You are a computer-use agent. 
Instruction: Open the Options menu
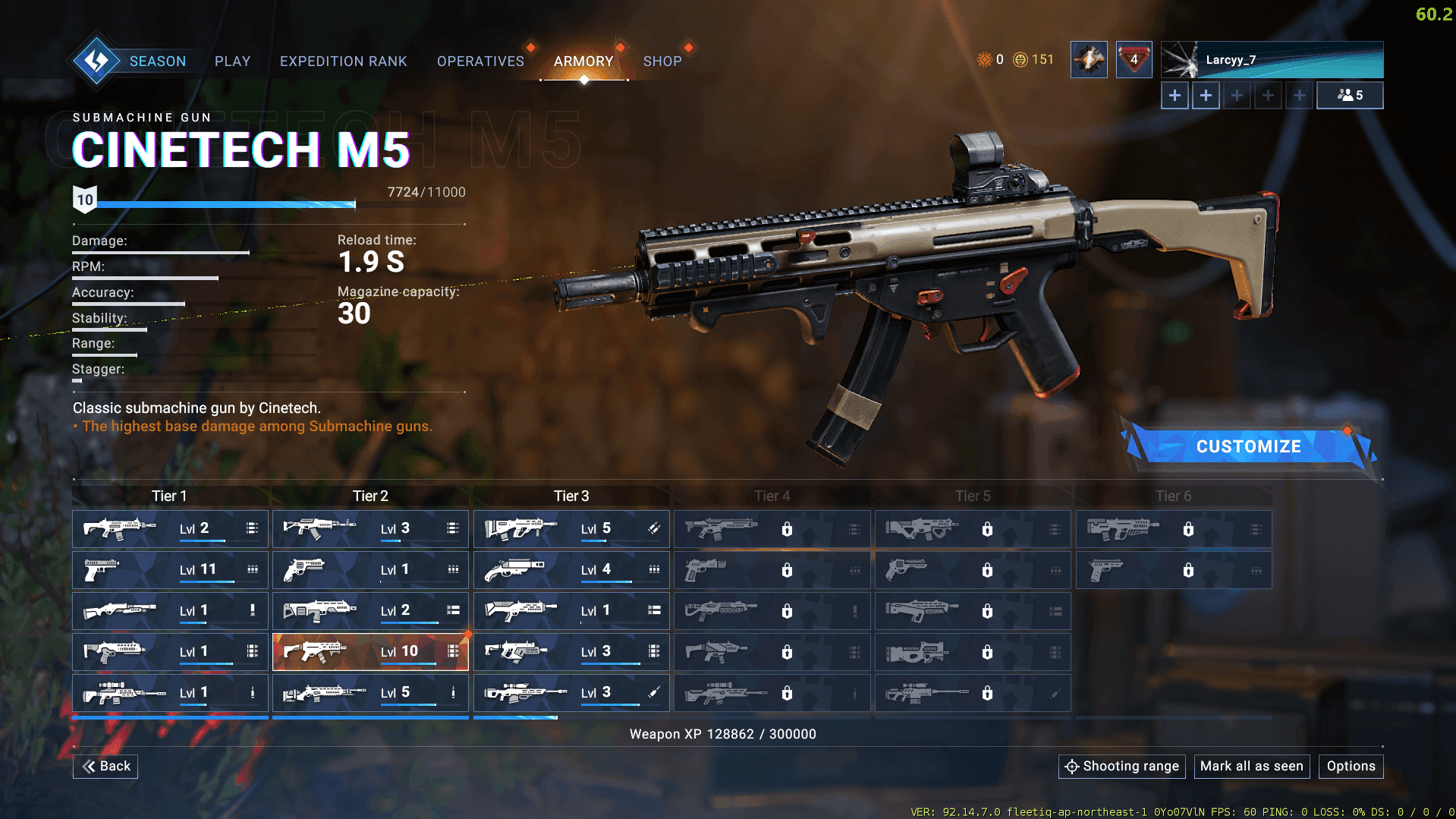1351,766
